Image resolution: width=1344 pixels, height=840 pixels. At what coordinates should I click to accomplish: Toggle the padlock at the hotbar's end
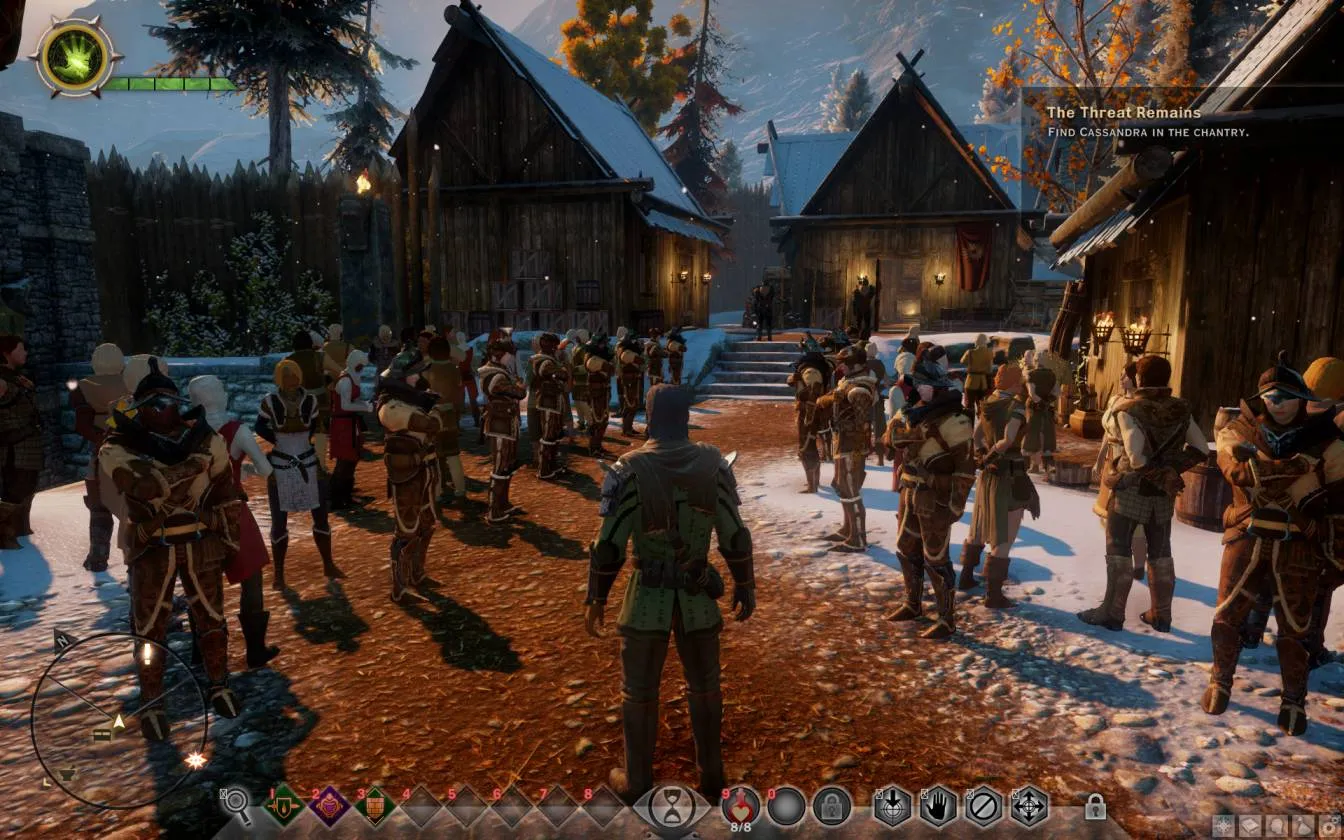coord(1095,806)
